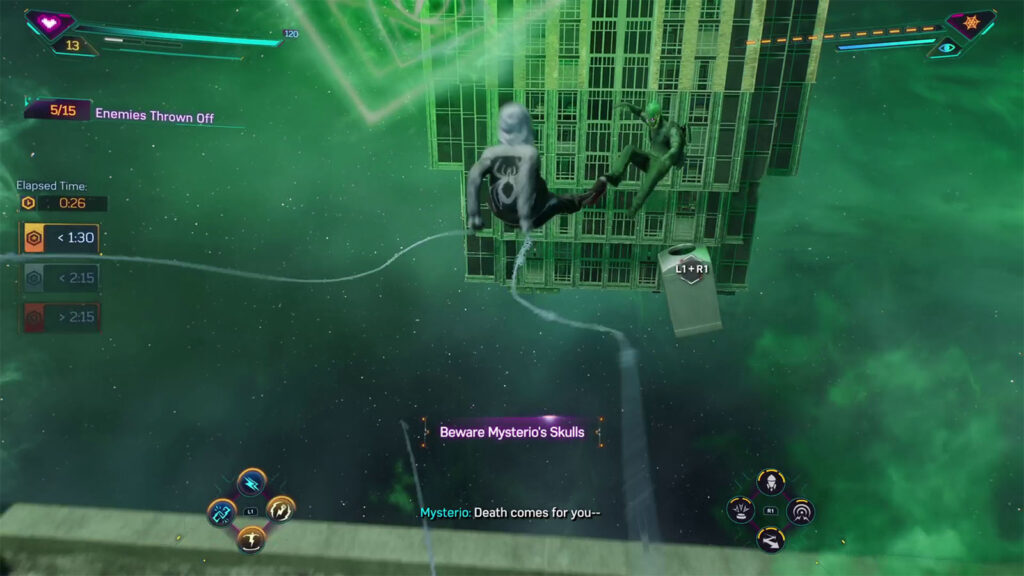Select the red over 2:15 medal tier
Image resolution: width=1024 pixels, height=576 pixels.
[59, 318]
